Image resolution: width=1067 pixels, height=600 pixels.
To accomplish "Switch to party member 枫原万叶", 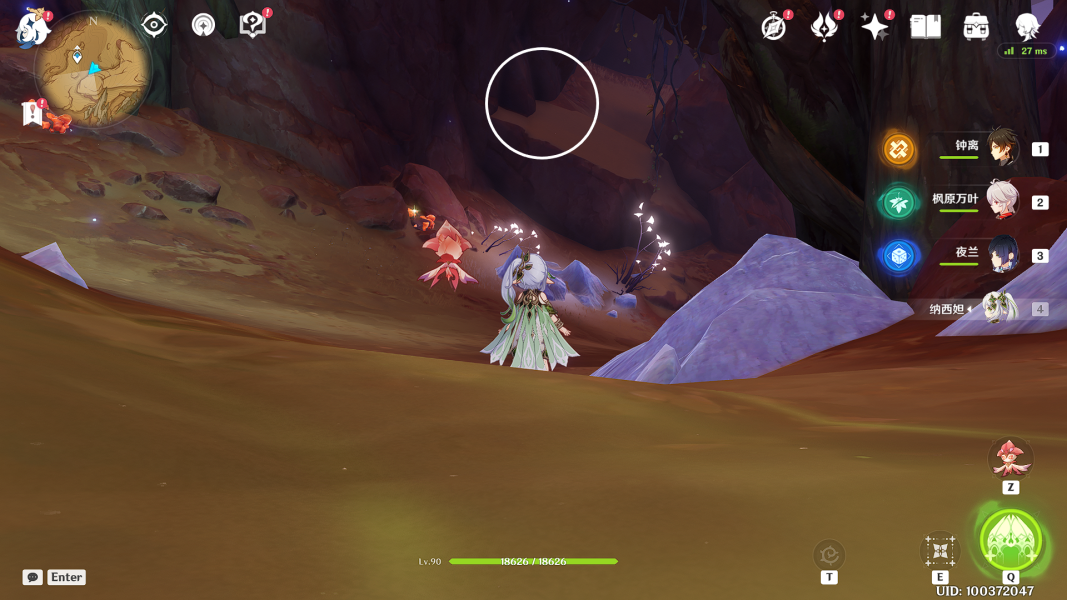I will [1002, 202].
